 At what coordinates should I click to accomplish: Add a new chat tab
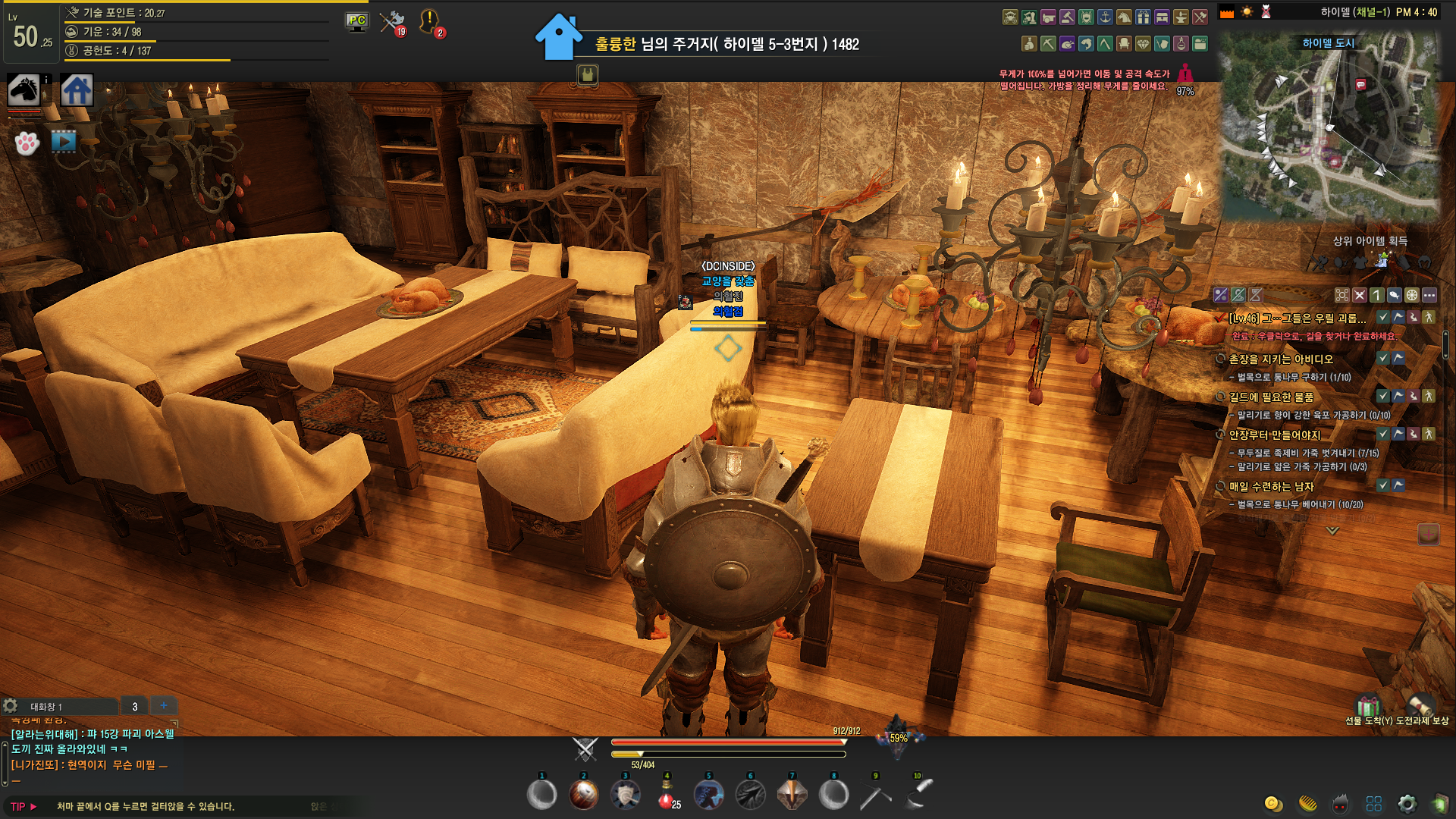pyautogui.click(x=164, y=706)
